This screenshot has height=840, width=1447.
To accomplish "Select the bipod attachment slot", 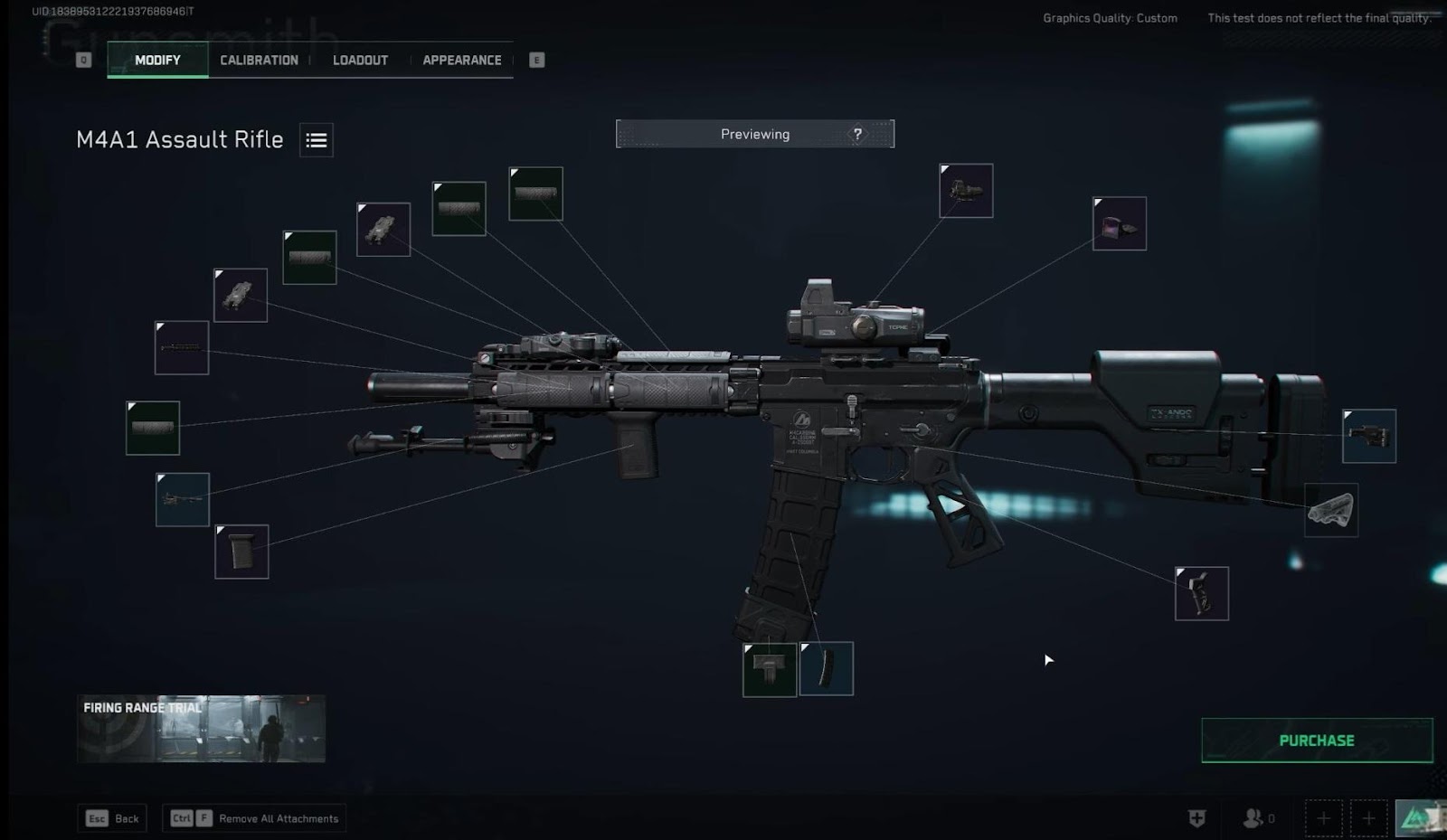I will [x=182, y=500].
